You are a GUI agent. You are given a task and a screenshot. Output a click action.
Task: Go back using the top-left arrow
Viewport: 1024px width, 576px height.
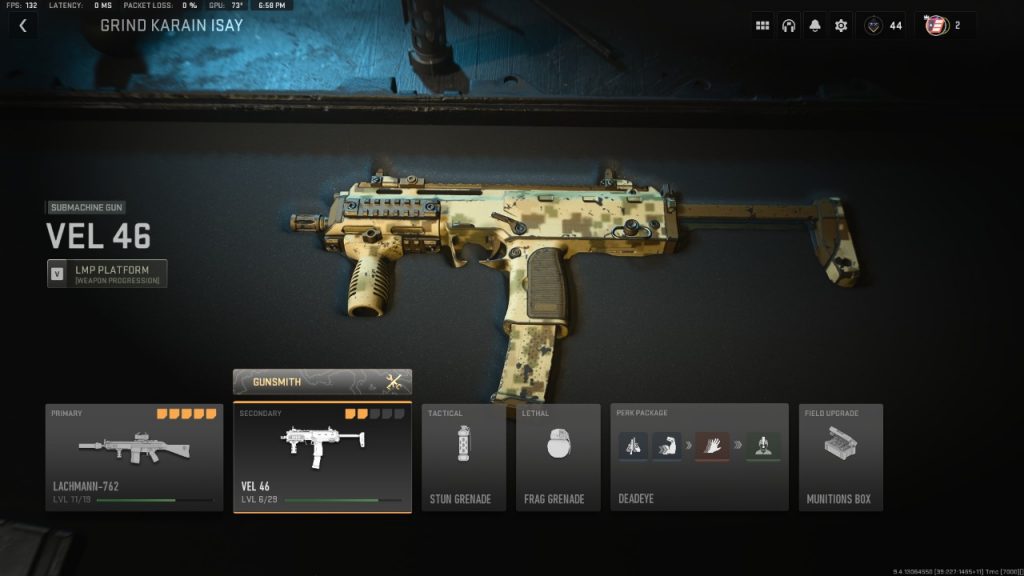click(x=22, y=25)
